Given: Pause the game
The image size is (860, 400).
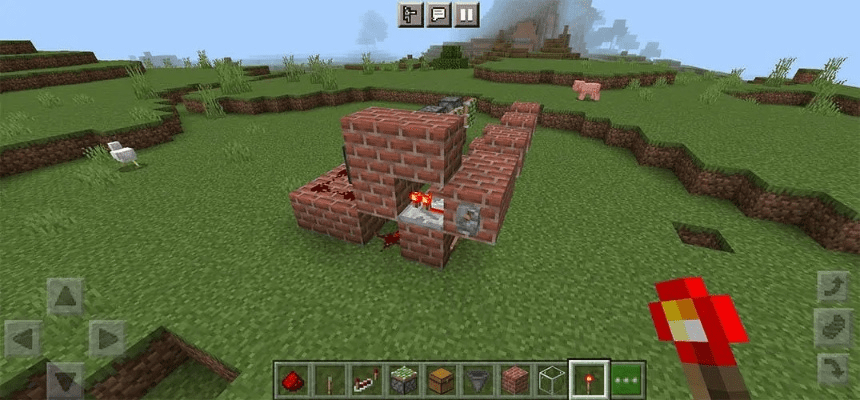Looking at the screenshot, I should tap(466, 15).
